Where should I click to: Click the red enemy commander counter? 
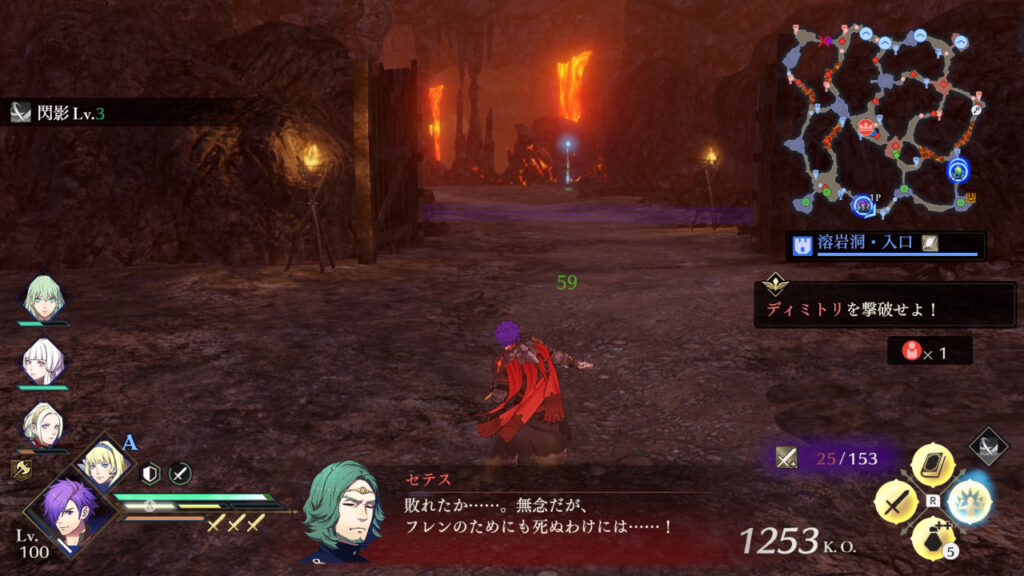(929, 350)
